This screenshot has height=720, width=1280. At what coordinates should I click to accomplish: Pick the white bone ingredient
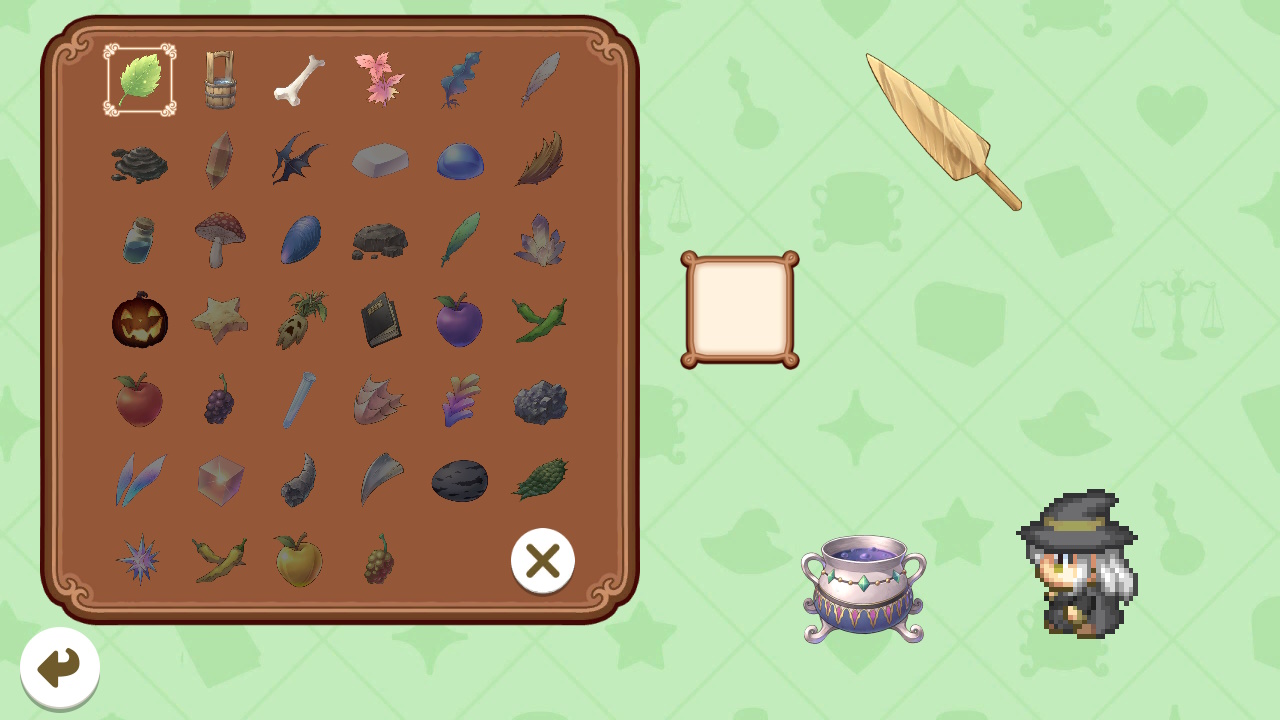click(299, 80)
